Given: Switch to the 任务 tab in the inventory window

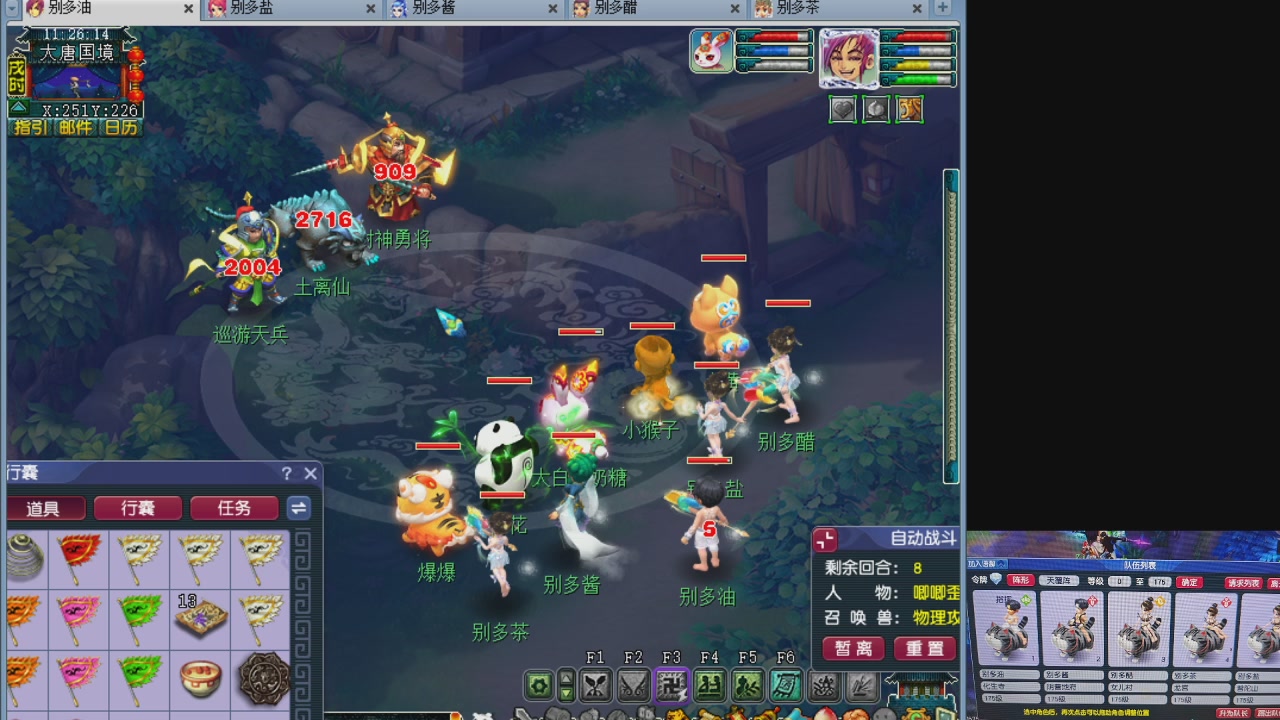Looking at the screenshot, I should click(234, 508).
